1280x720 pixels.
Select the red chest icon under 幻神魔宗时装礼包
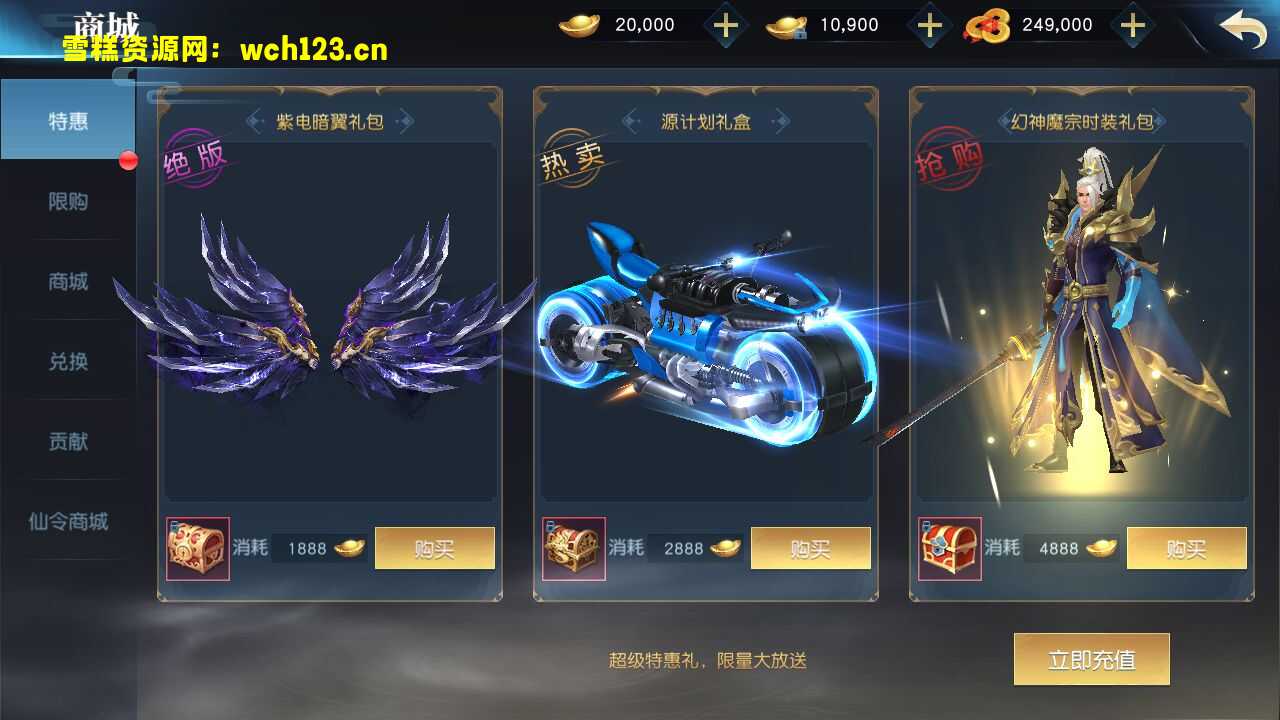tap(948, 548)
